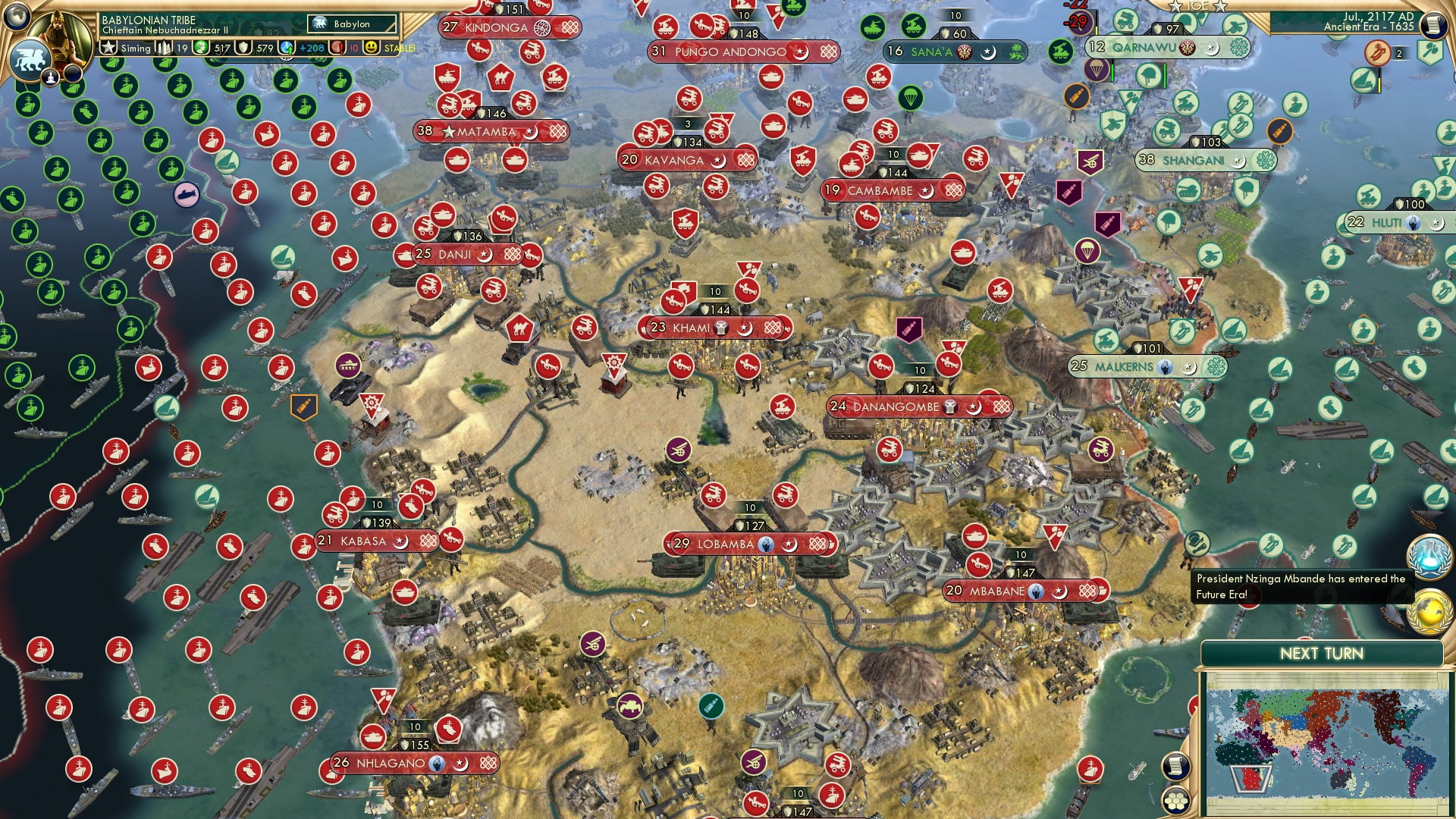
Task: Click the gold coin icon showing 517
Action: pyautogui.click(x=200, y=47)
